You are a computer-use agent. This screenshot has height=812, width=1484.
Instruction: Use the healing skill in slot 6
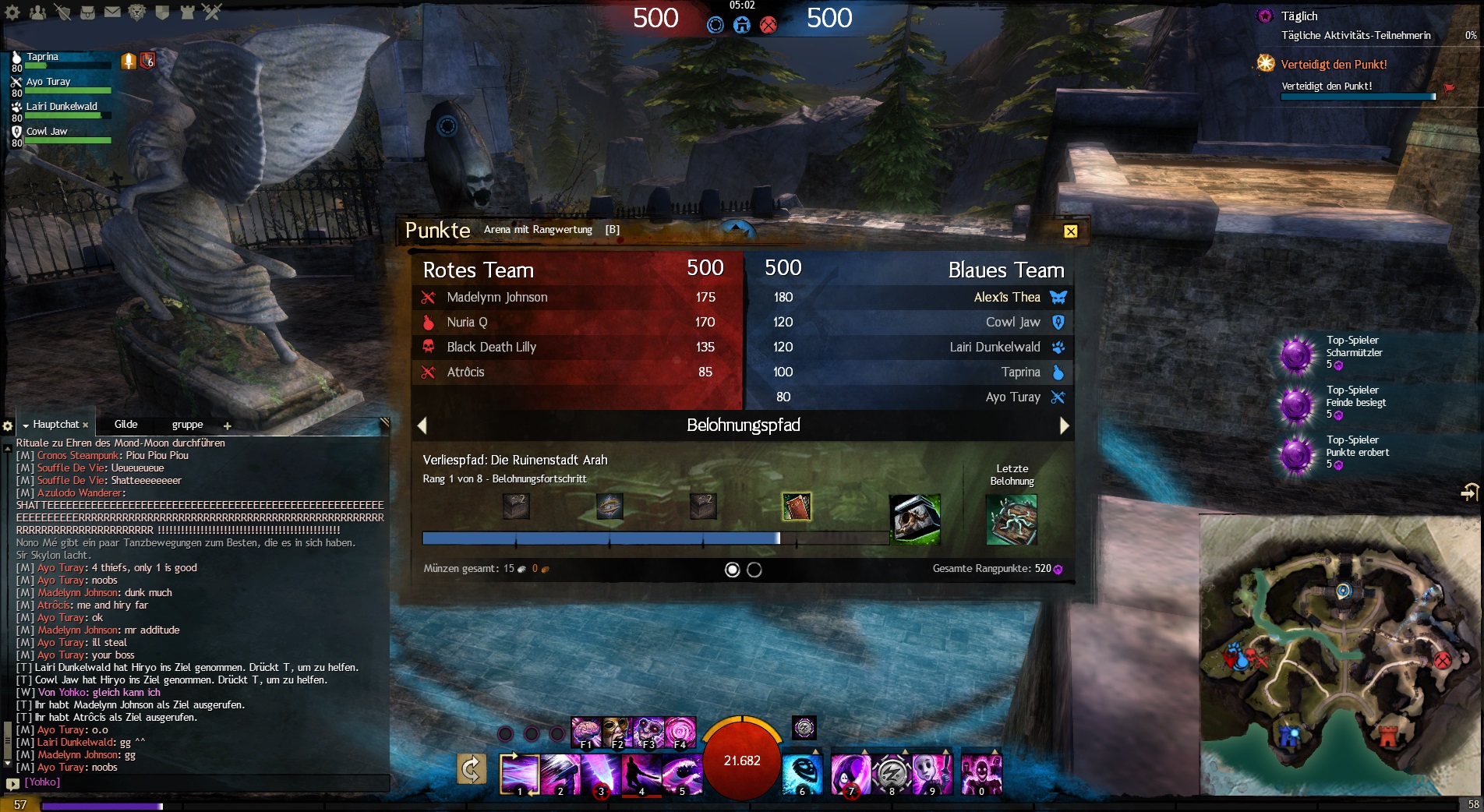click(802, 774)
